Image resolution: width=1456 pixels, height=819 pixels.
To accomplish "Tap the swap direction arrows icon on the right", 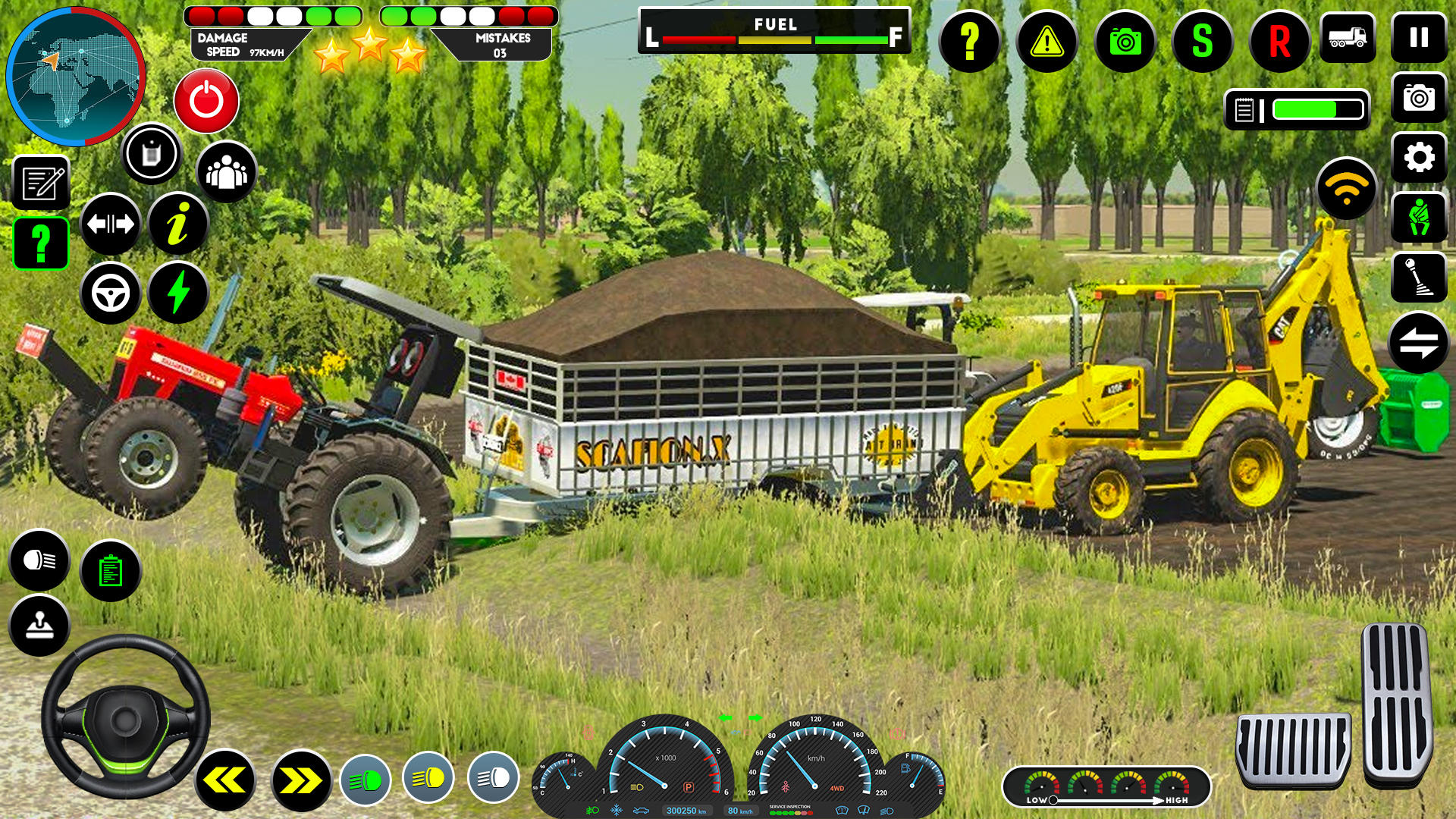I will [1419, 340].
